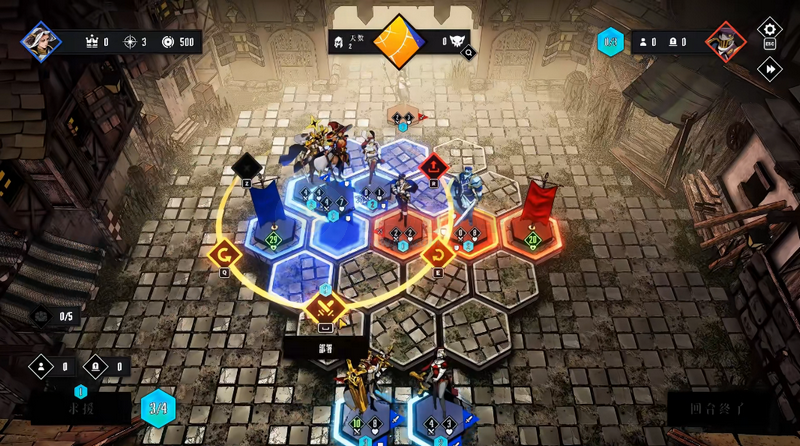
Task: Select the empty blue hex tile
Action: pyautogui.click(x=338, y=234)
